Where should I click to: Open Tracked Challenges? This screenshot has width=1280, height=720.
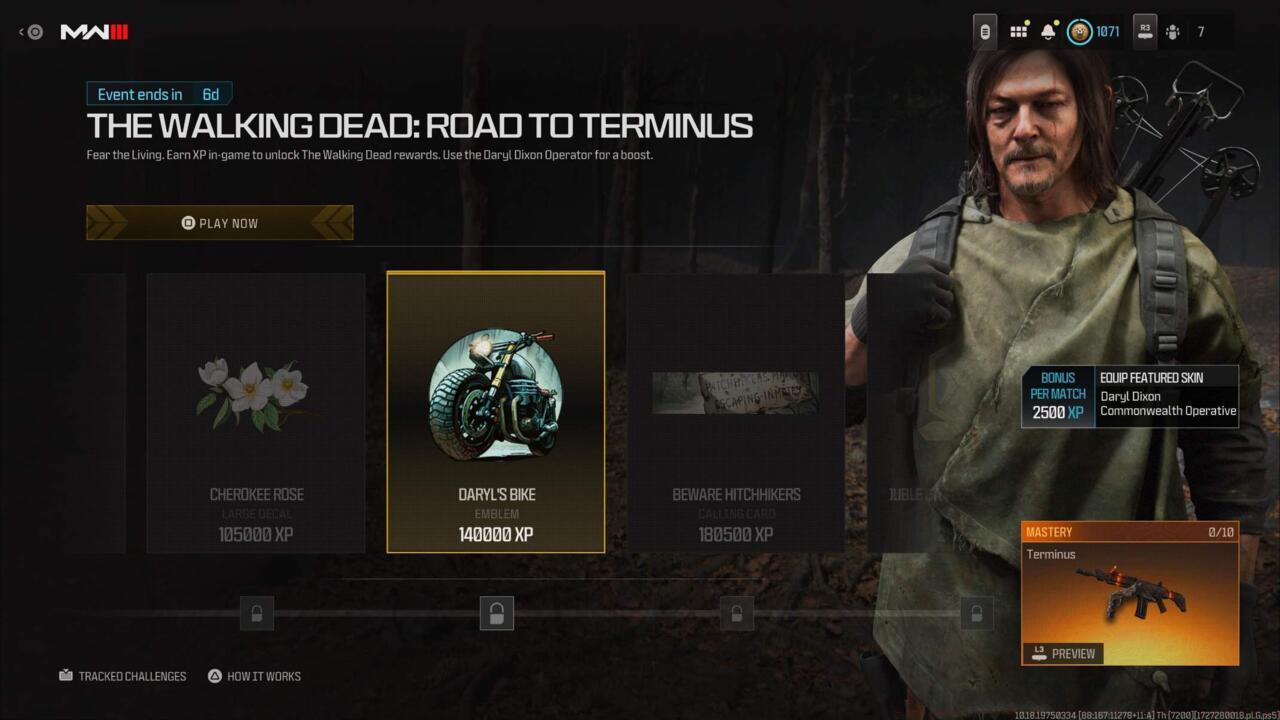(122, 676)
